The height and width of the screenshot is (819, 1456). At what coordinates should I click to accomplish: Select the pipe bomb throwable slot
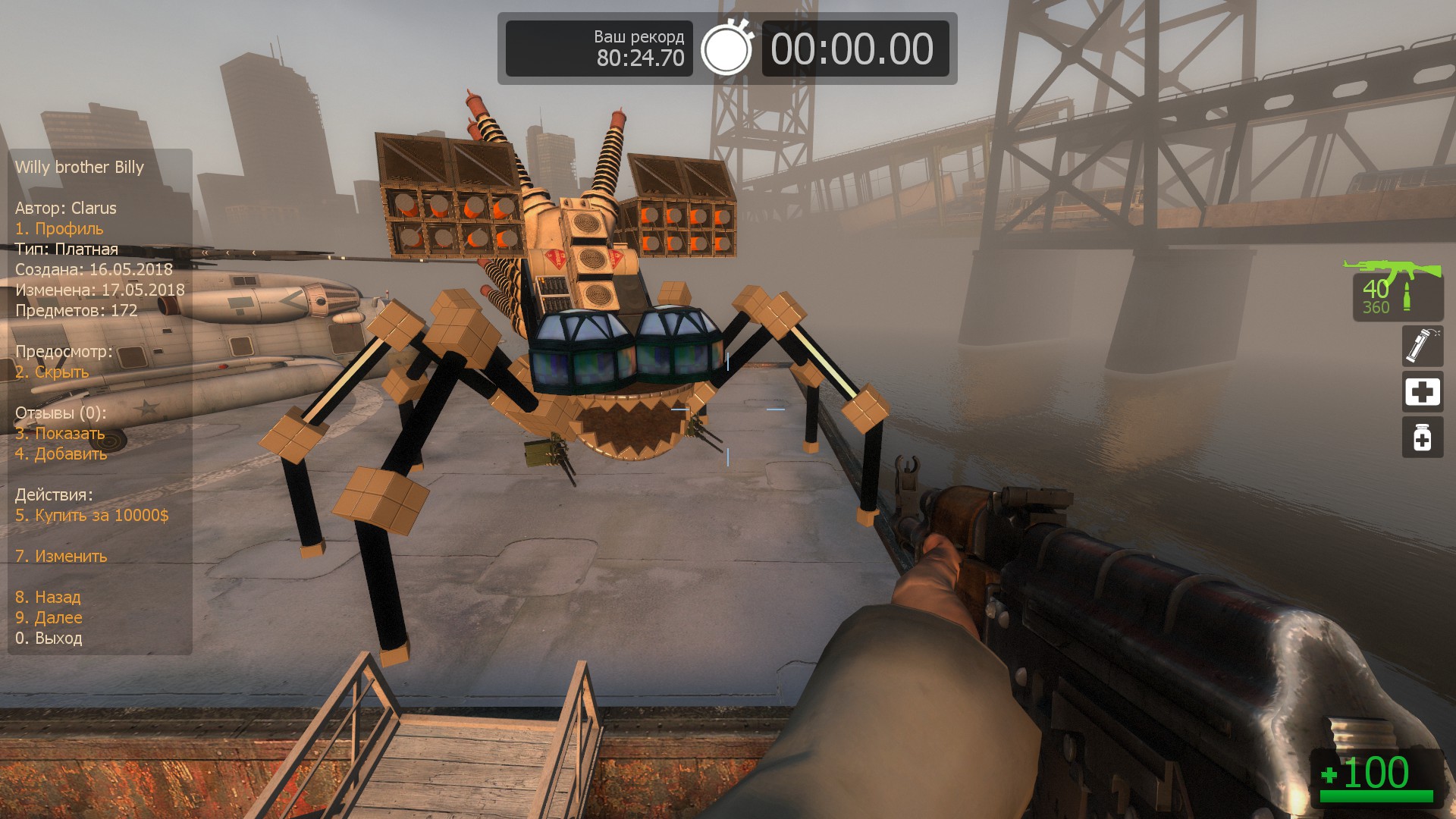[1422, 346]
